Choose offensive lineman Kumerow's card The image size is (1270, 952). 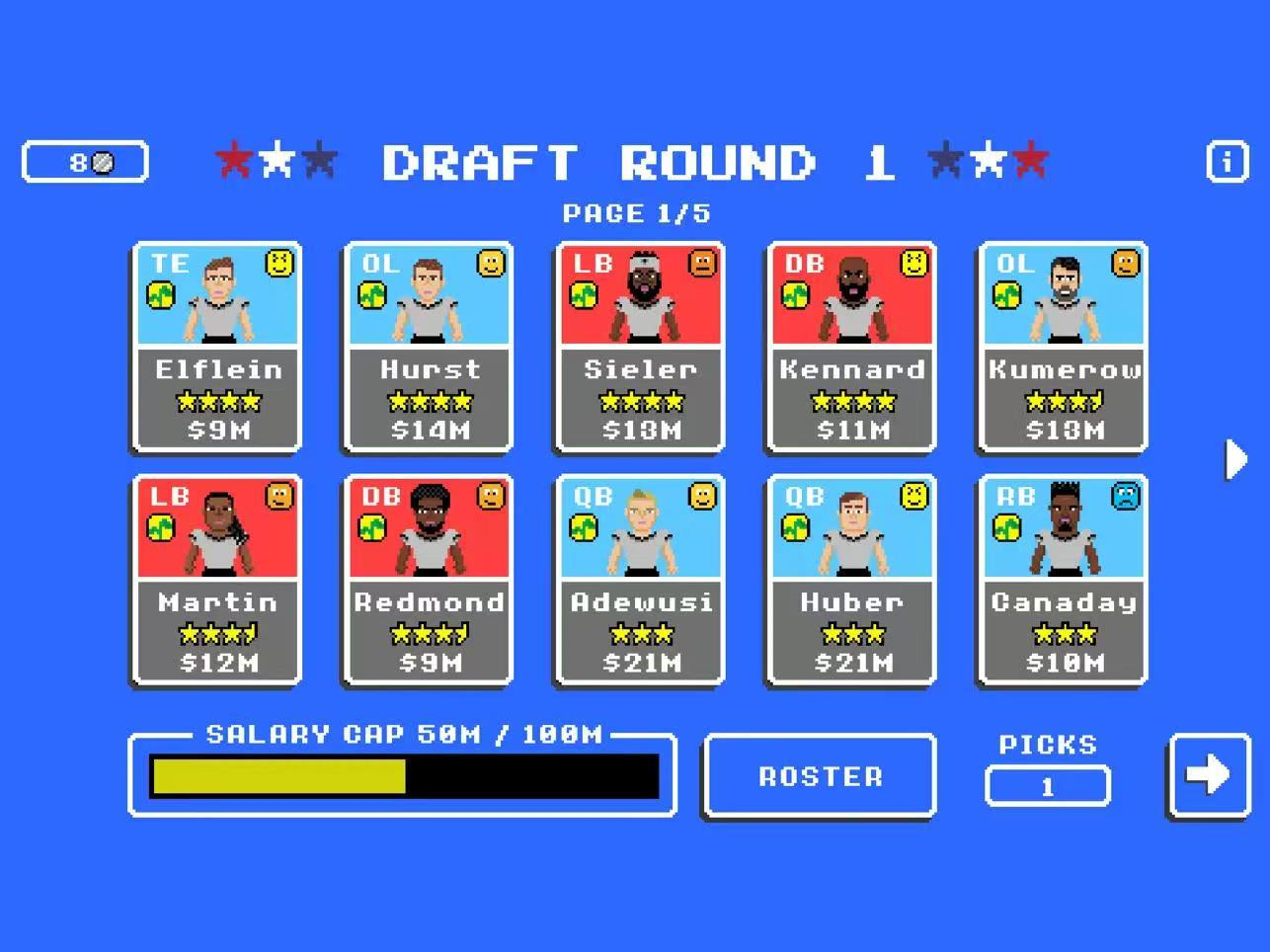click(1063, 348)
